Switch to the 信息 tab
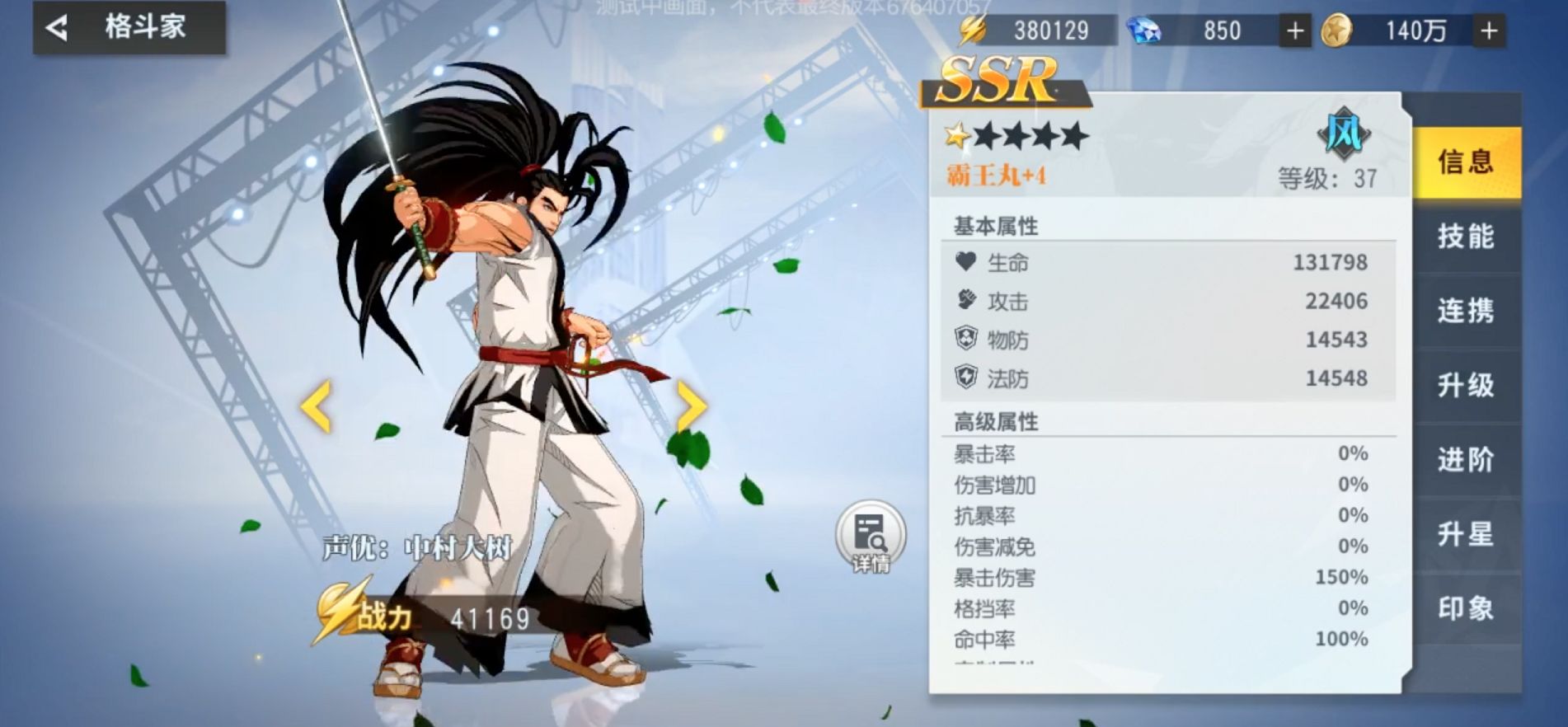 pos(1466,162)
